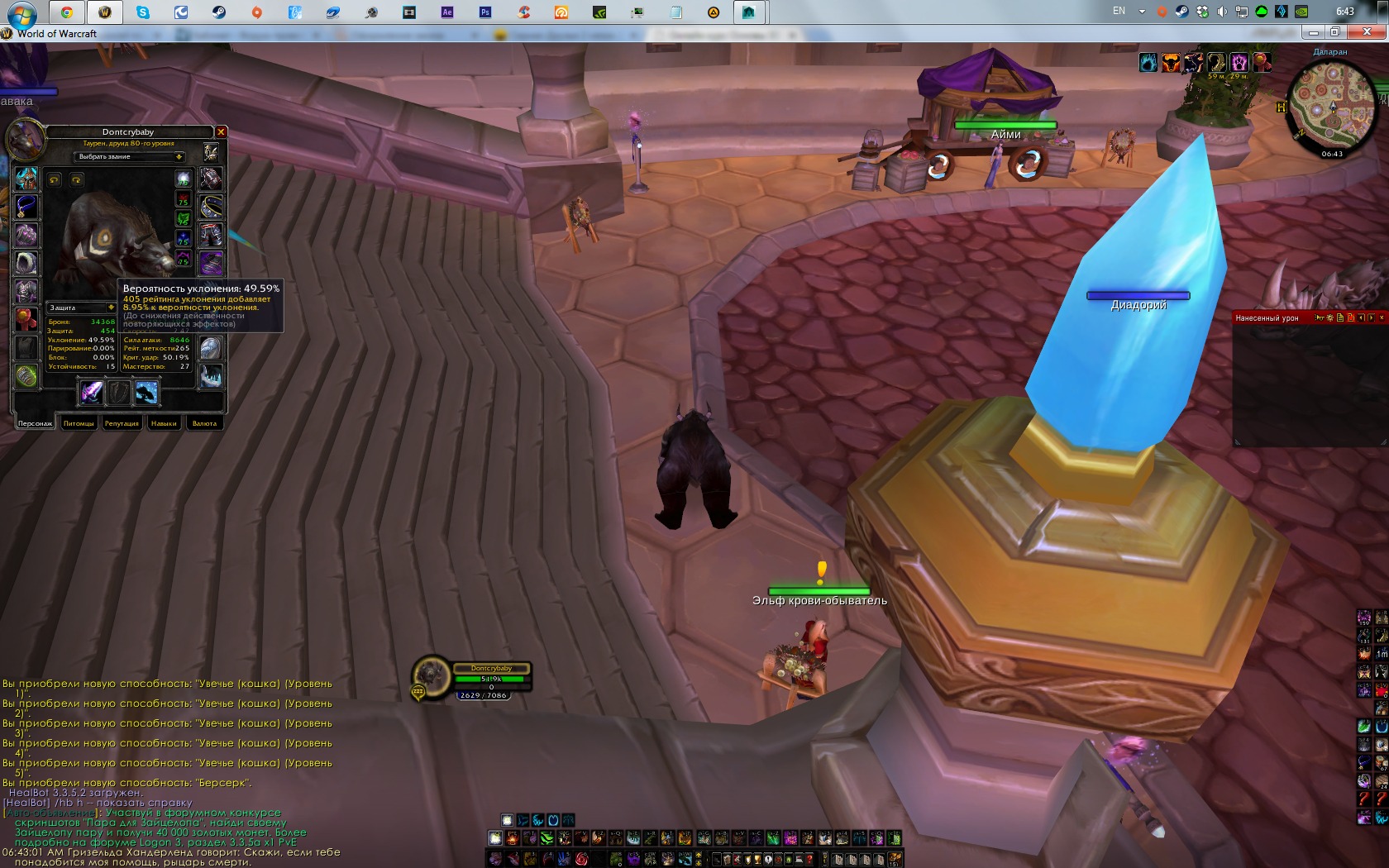This screenshot has width=1389, height=868.
Task: Open the 'Навыки' tab
Action: pyautogui.click(x=164, y=423)
